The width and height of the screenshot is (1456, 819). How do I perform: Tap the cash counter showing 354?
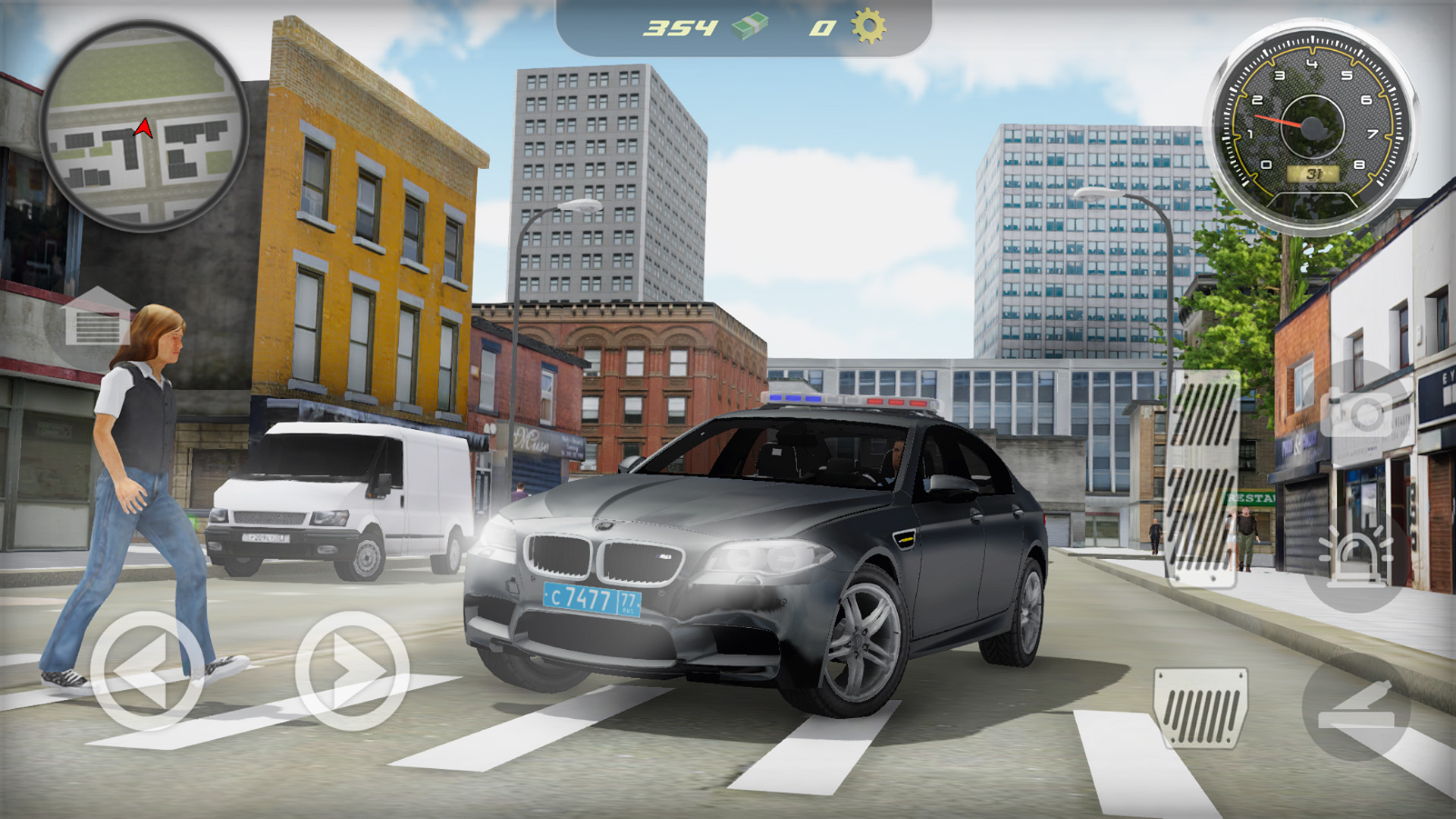pyautogui.click(x=681, y=27)
